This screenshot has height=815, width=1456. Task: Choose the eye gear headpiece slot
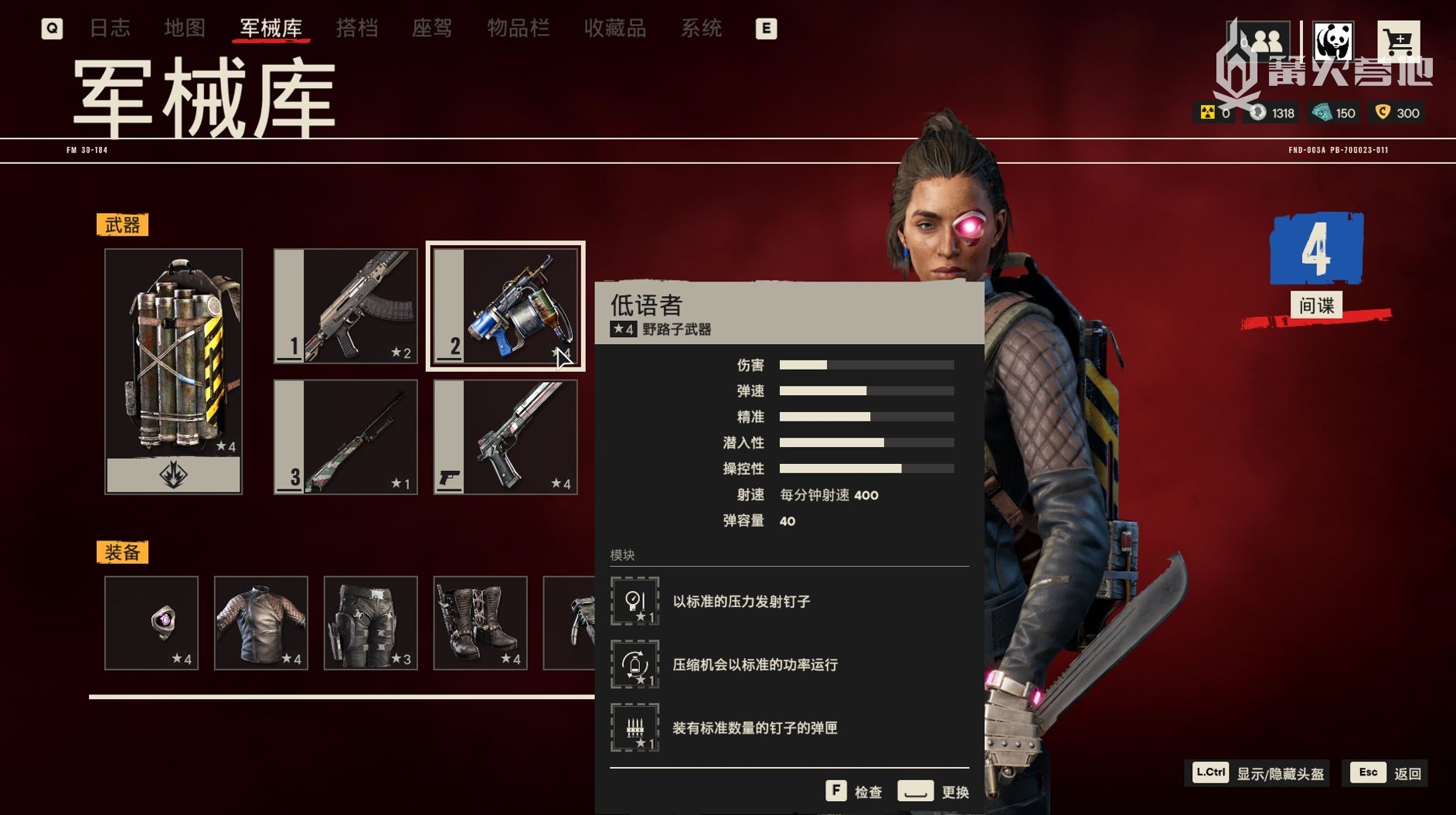[151, 622]
